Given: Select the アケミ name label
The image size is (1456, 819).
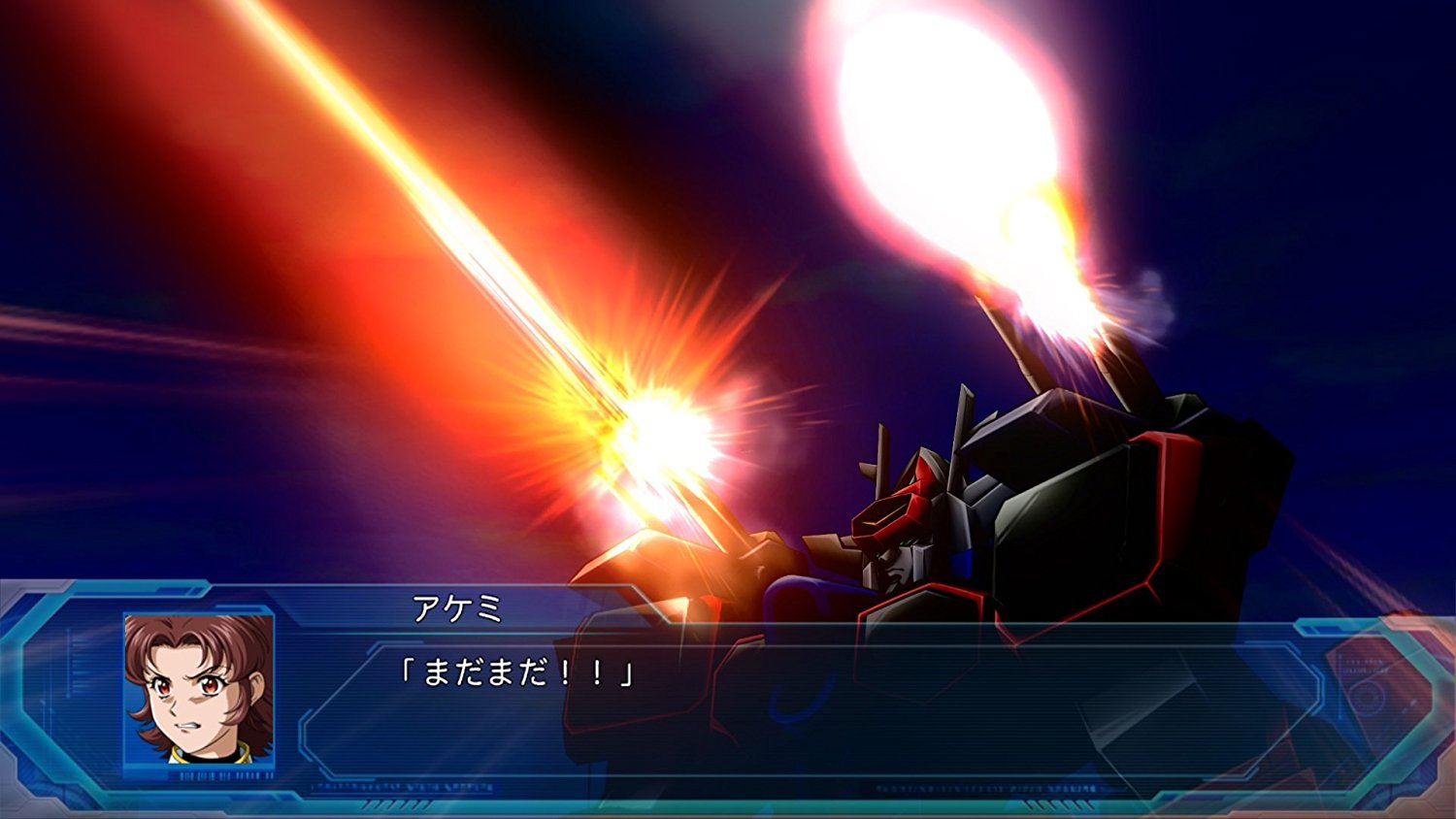Looking at the screenshot, I should click(458, 606).
